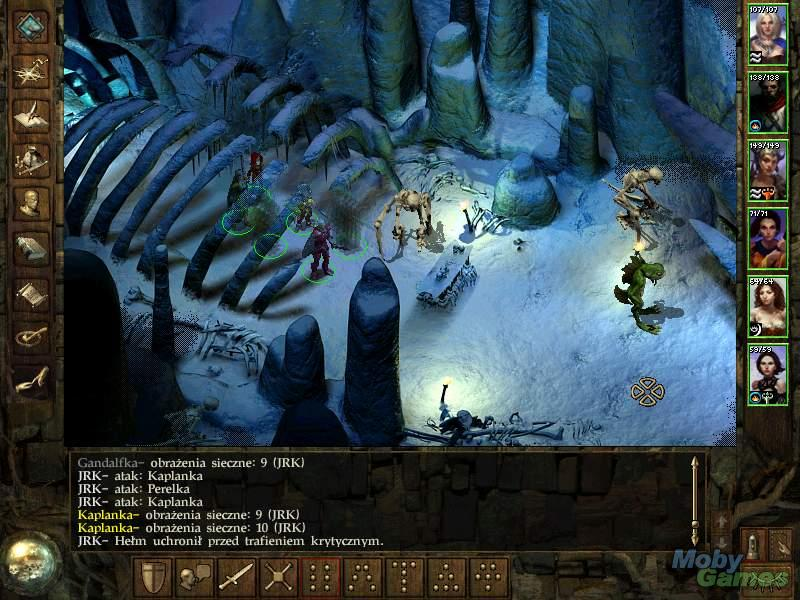Viewport: 800px width, 600px height.
Task: Pick the bottom portrait of the dark-haired woman
Action: (768, 374)
